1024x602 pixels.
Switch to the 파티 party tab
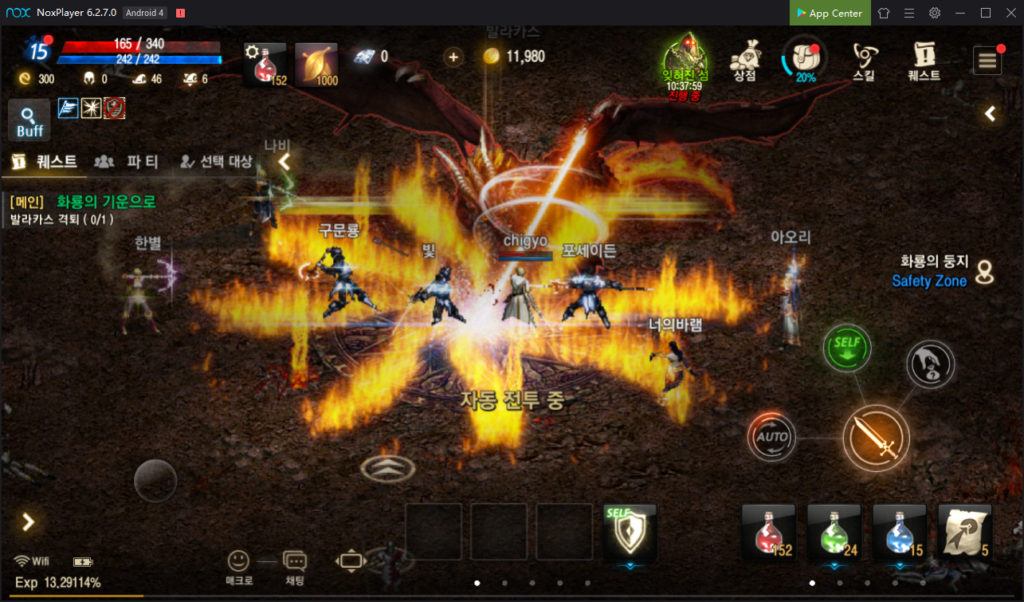coord(130,161)
